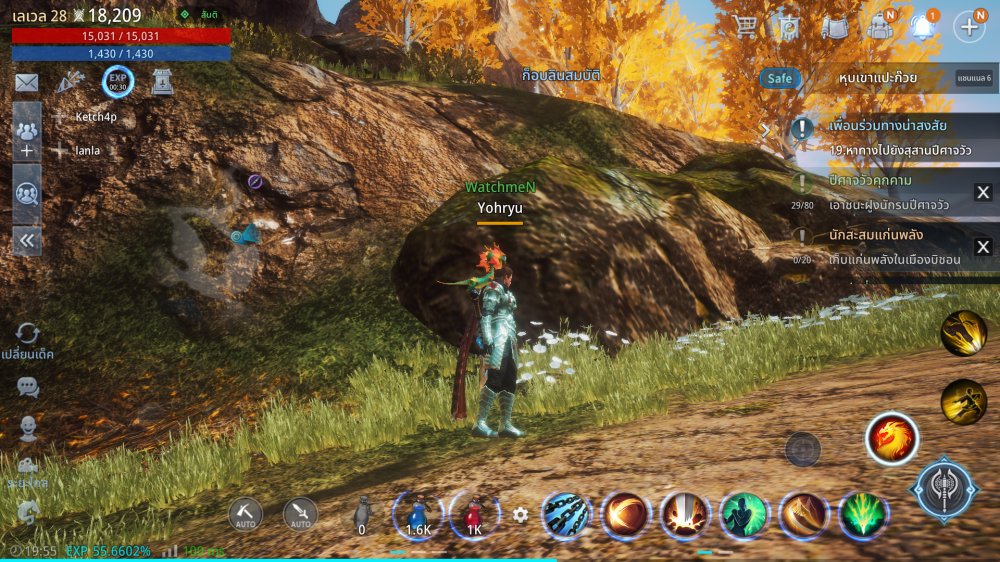
Task: Expand the plus main menu button
Action: point(969,27)
